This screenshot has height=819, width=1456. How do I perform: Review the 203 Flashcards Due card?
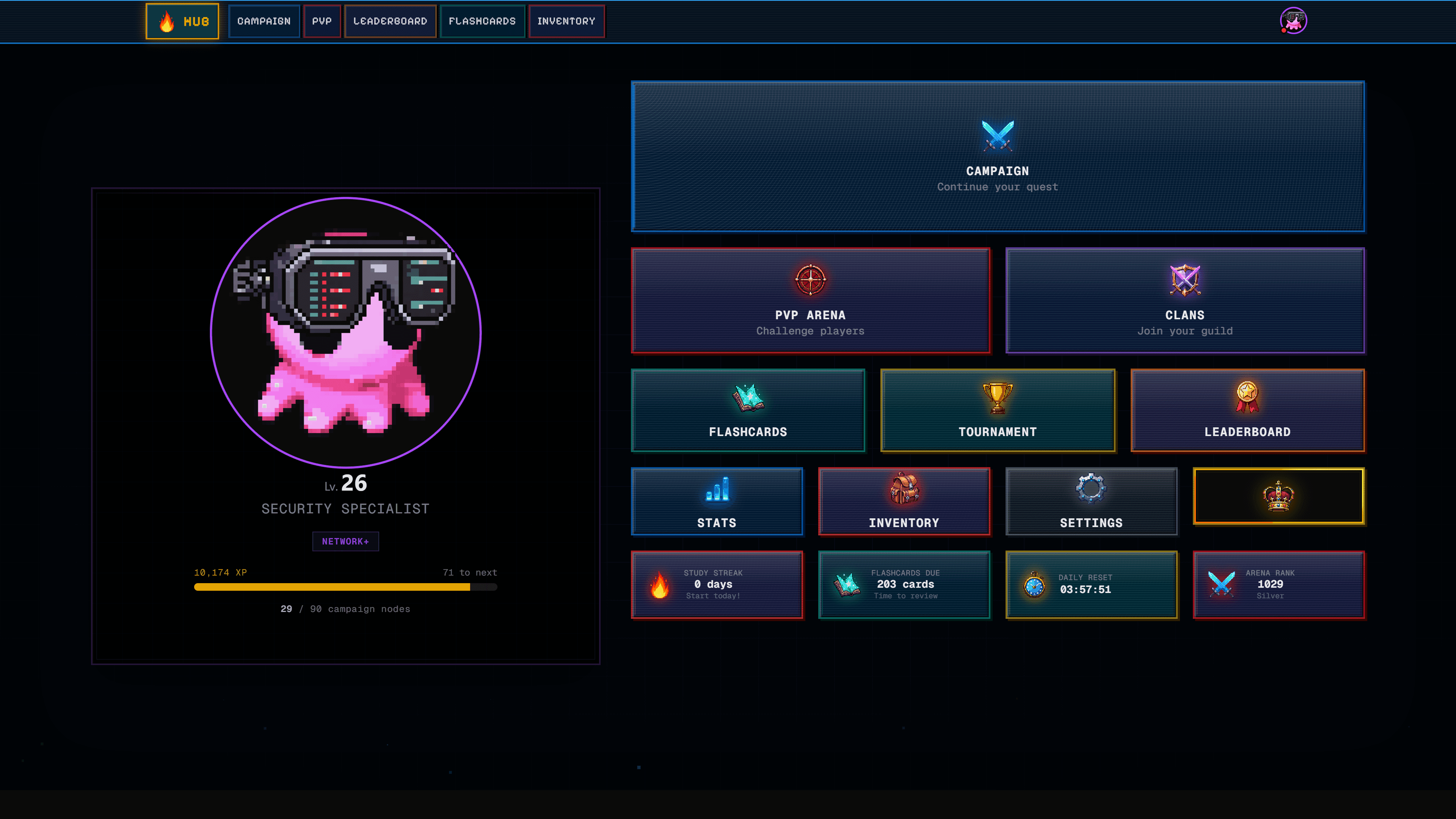click(x=904, y=584)
